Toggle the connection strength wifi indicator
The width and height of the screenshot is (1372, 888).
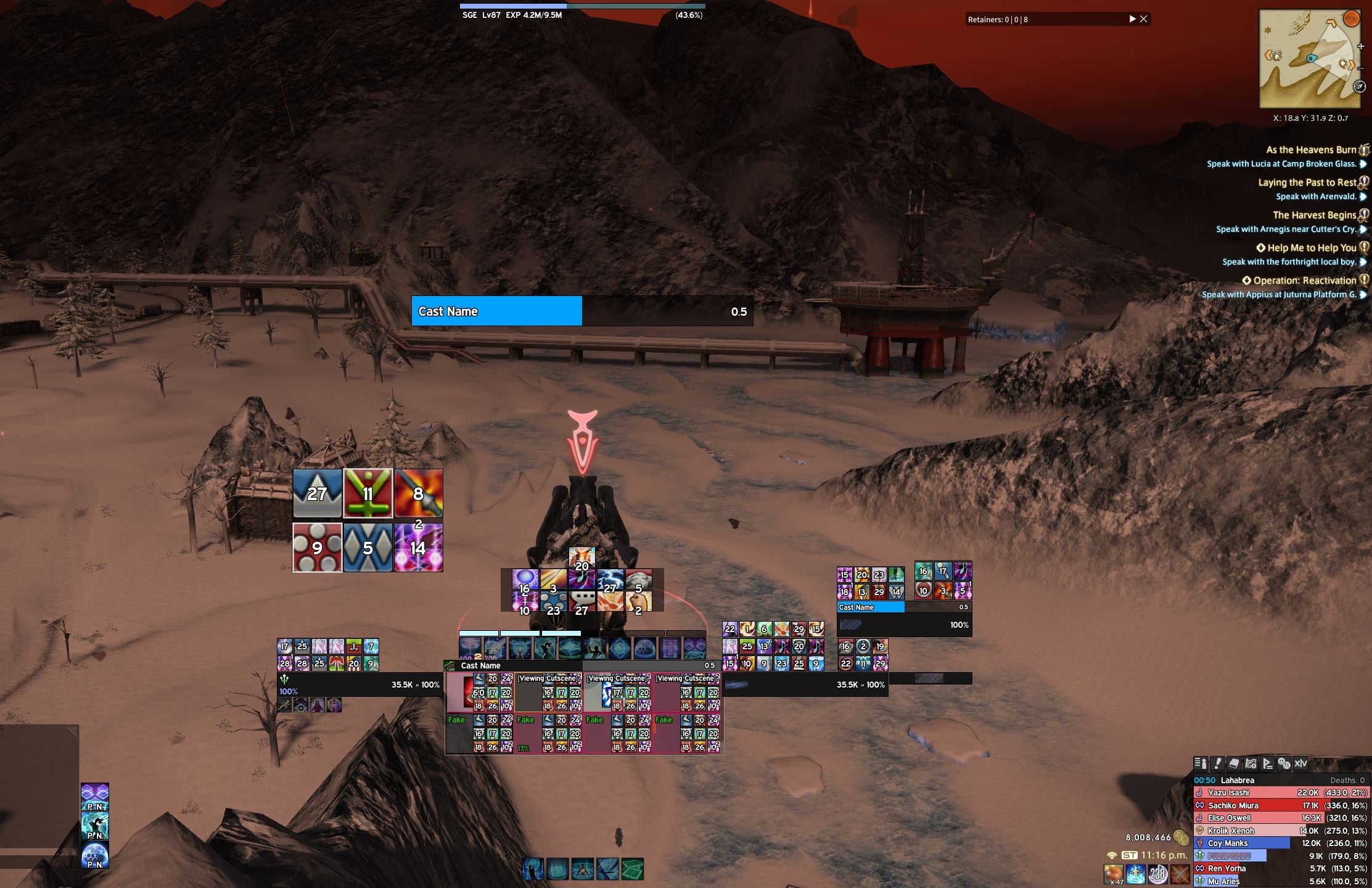(1112, 856)
